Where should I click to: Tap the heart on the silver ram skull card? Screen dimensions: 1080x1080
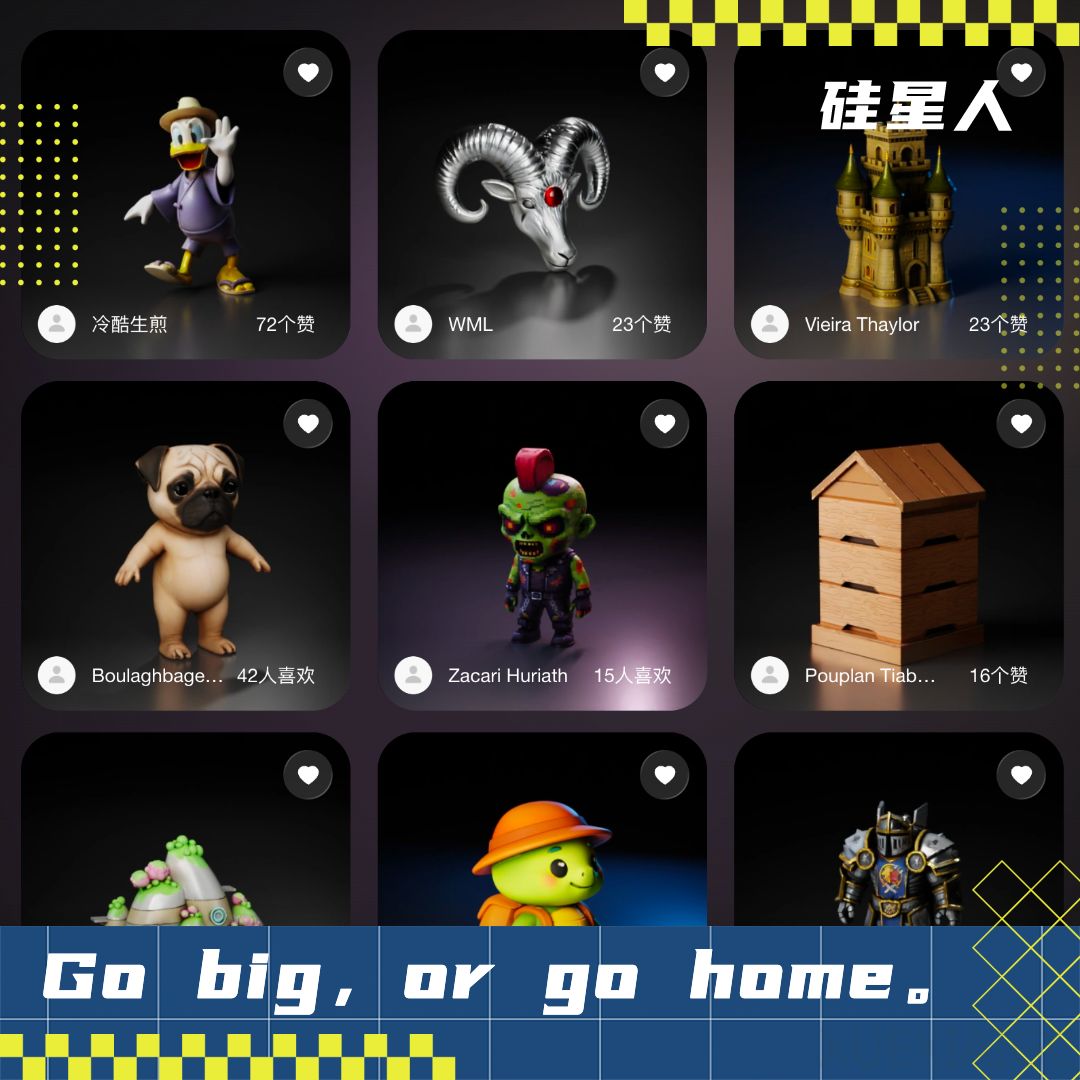coord(665,72)
